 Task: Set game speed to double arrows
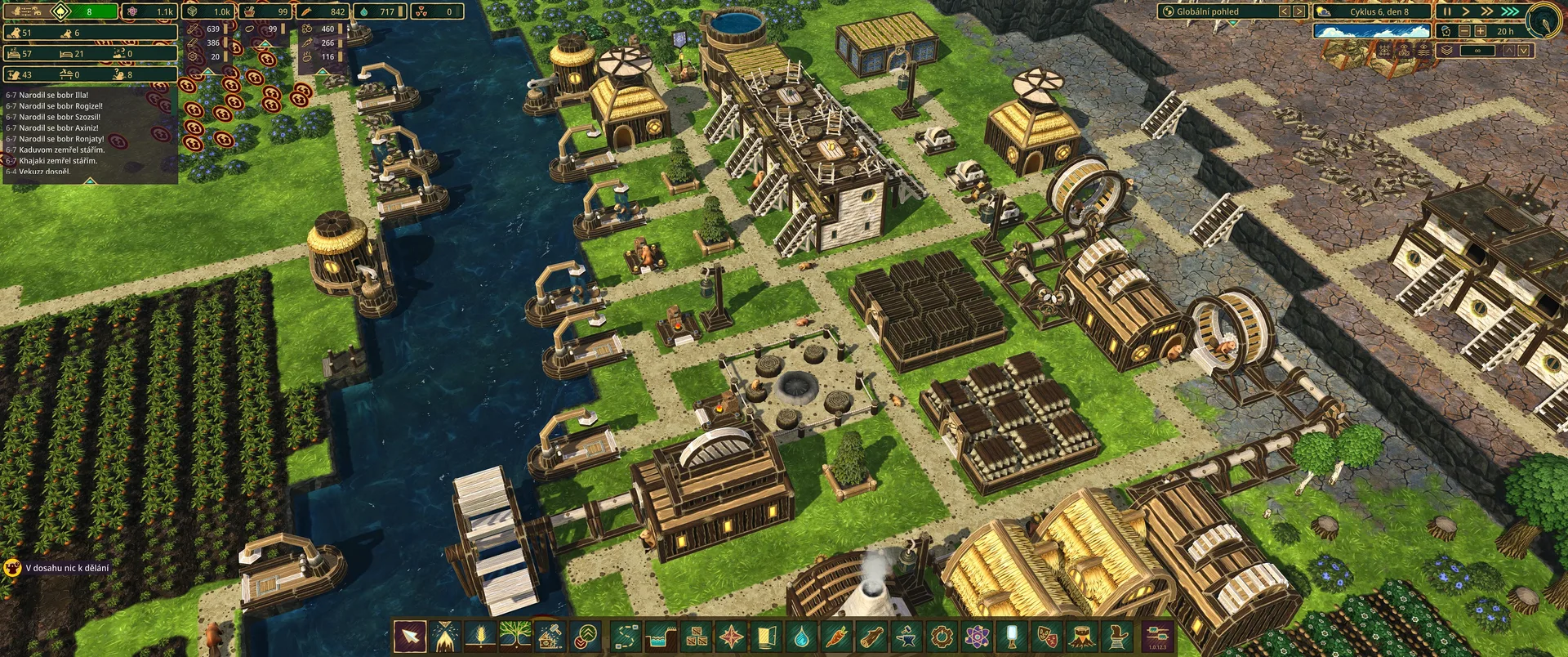(1487, 11)
